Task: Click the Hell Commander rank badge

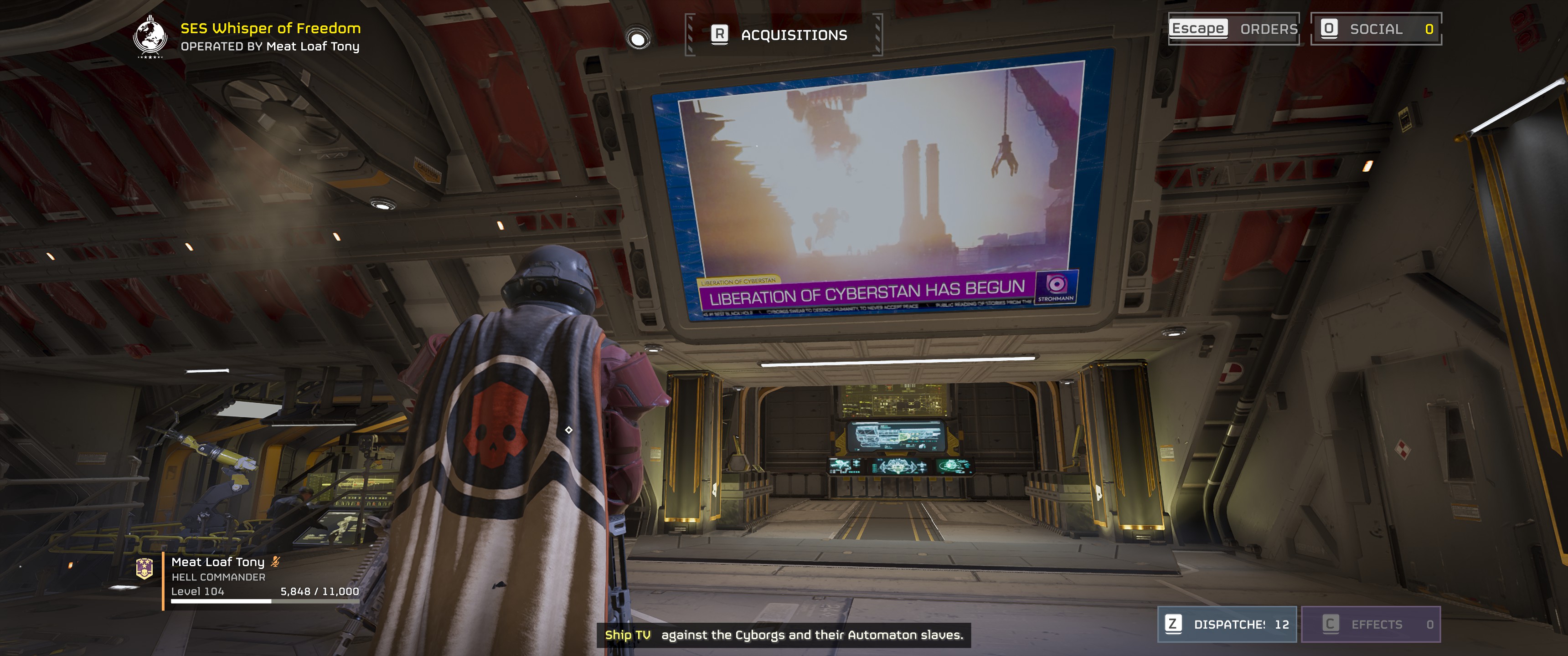Action: tap(144, 568)
